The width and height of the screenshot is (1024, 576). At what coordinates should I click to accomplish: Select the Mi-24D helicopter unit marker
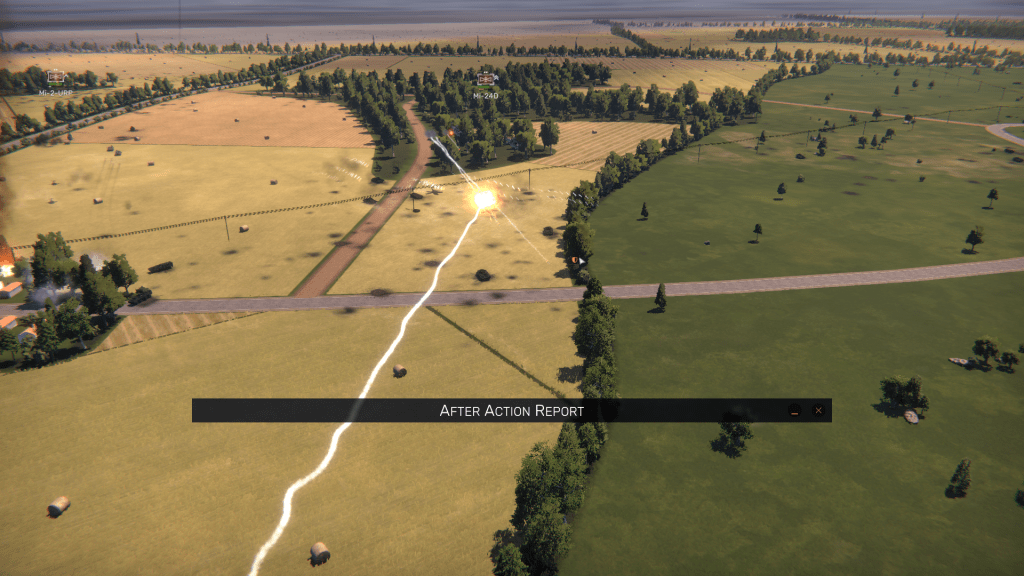coord(487,79)
